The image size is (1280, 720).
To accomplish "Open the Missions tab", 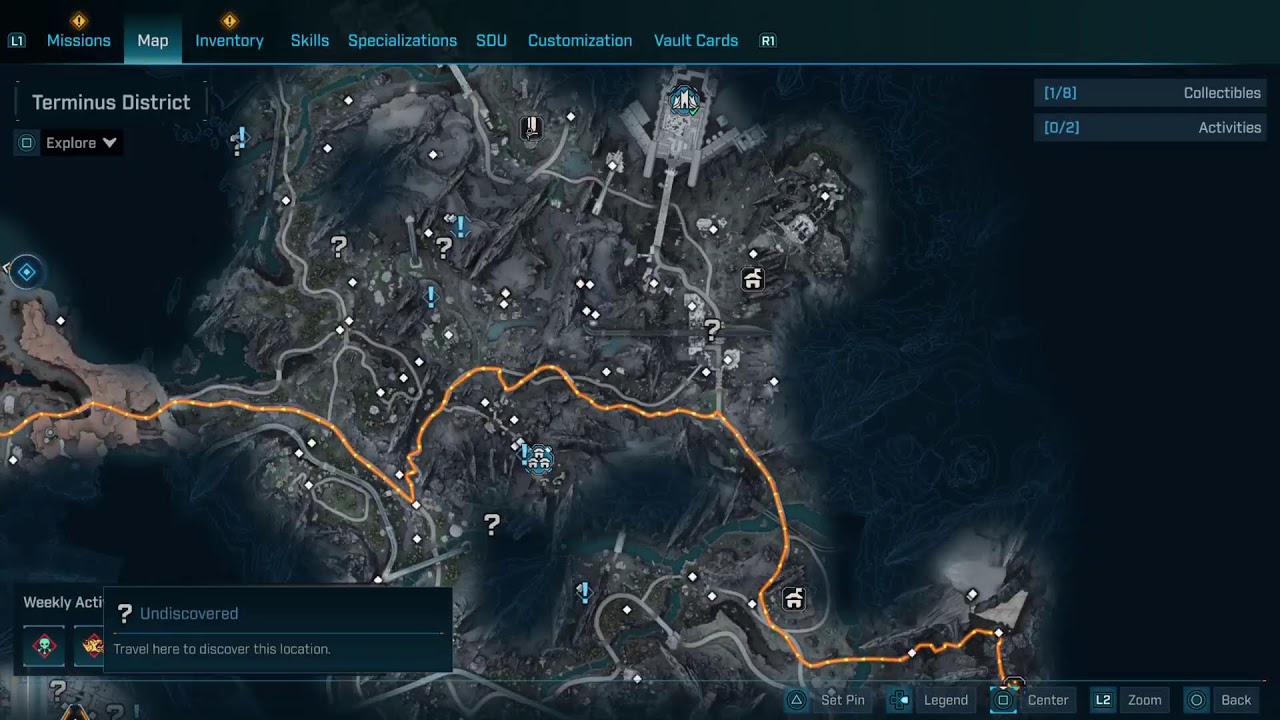I will 78,40.
